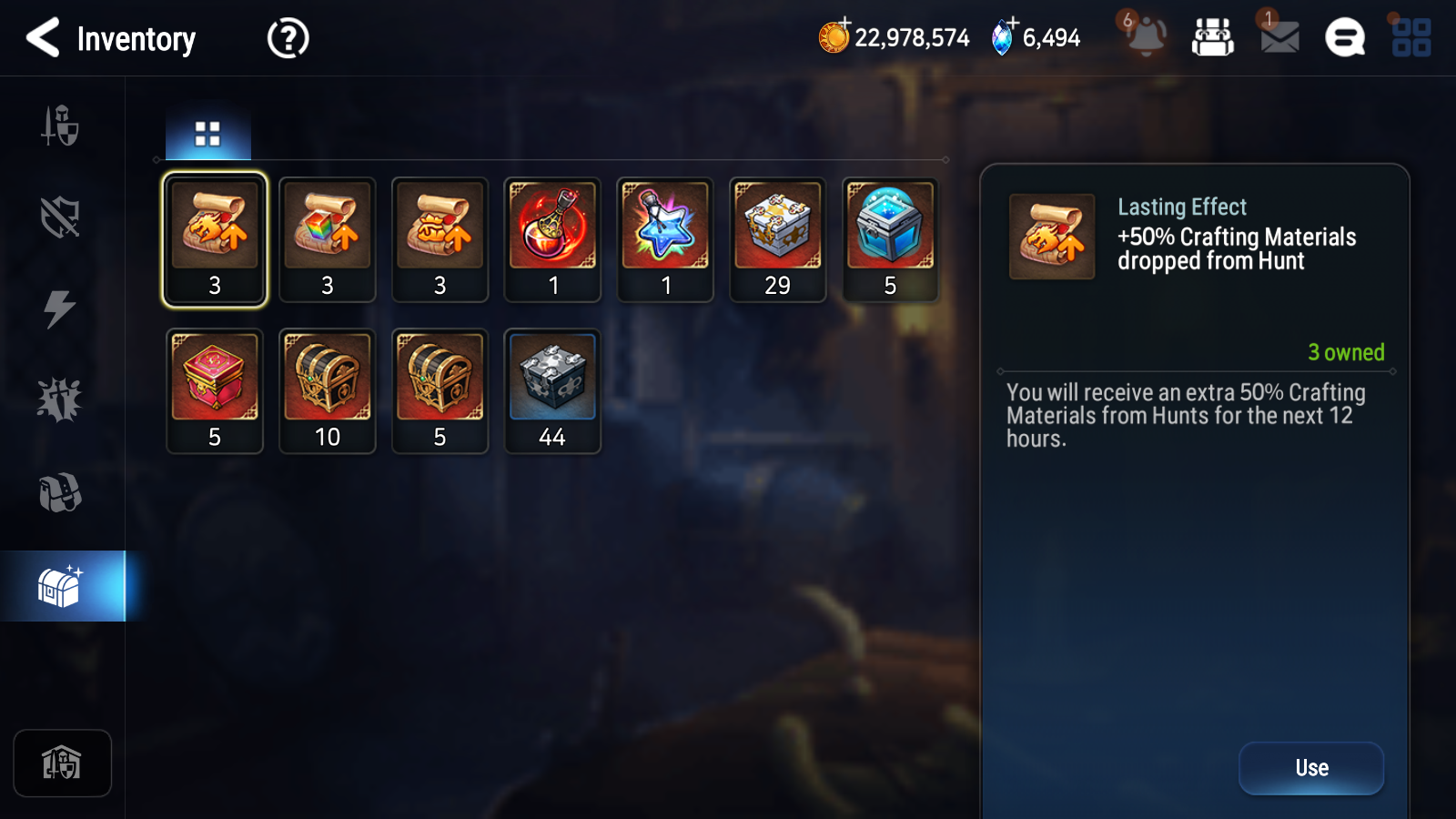This screenshot has width=1456, height=819.
Task: Go back using the Inventory arrow
Action: coord(43,38)
